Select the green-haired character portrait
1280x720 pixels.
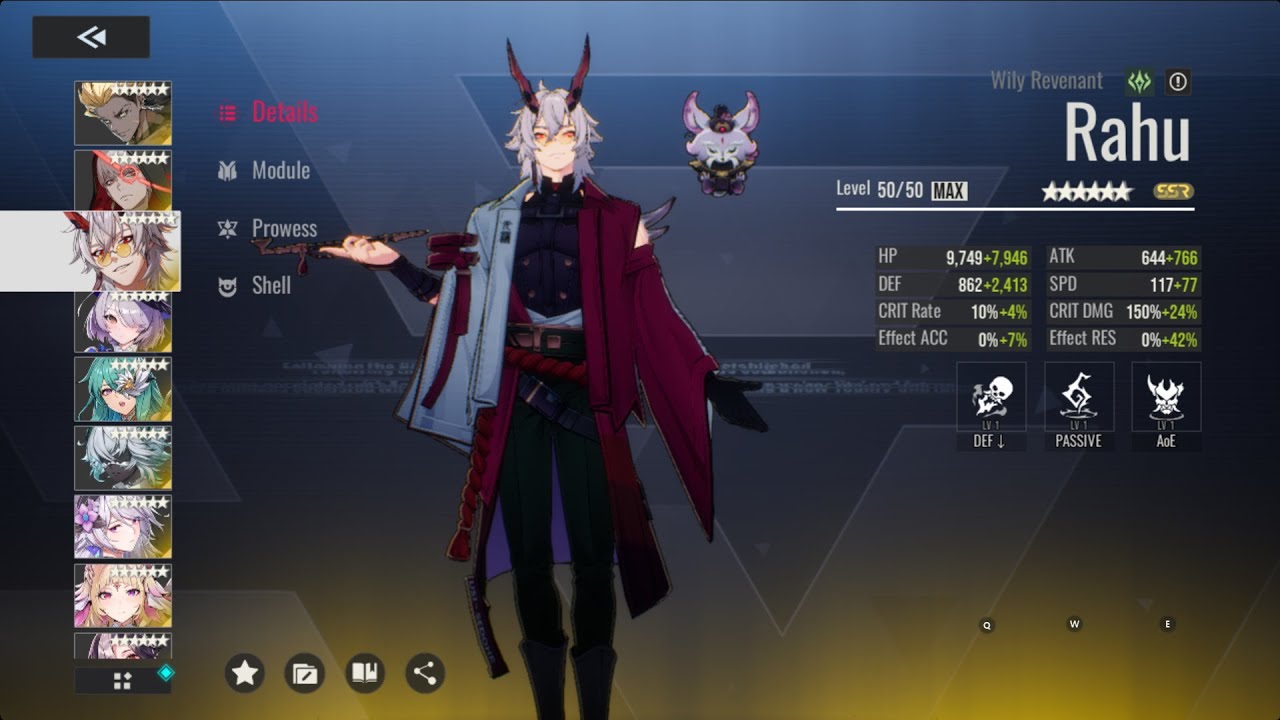[123, 389]
